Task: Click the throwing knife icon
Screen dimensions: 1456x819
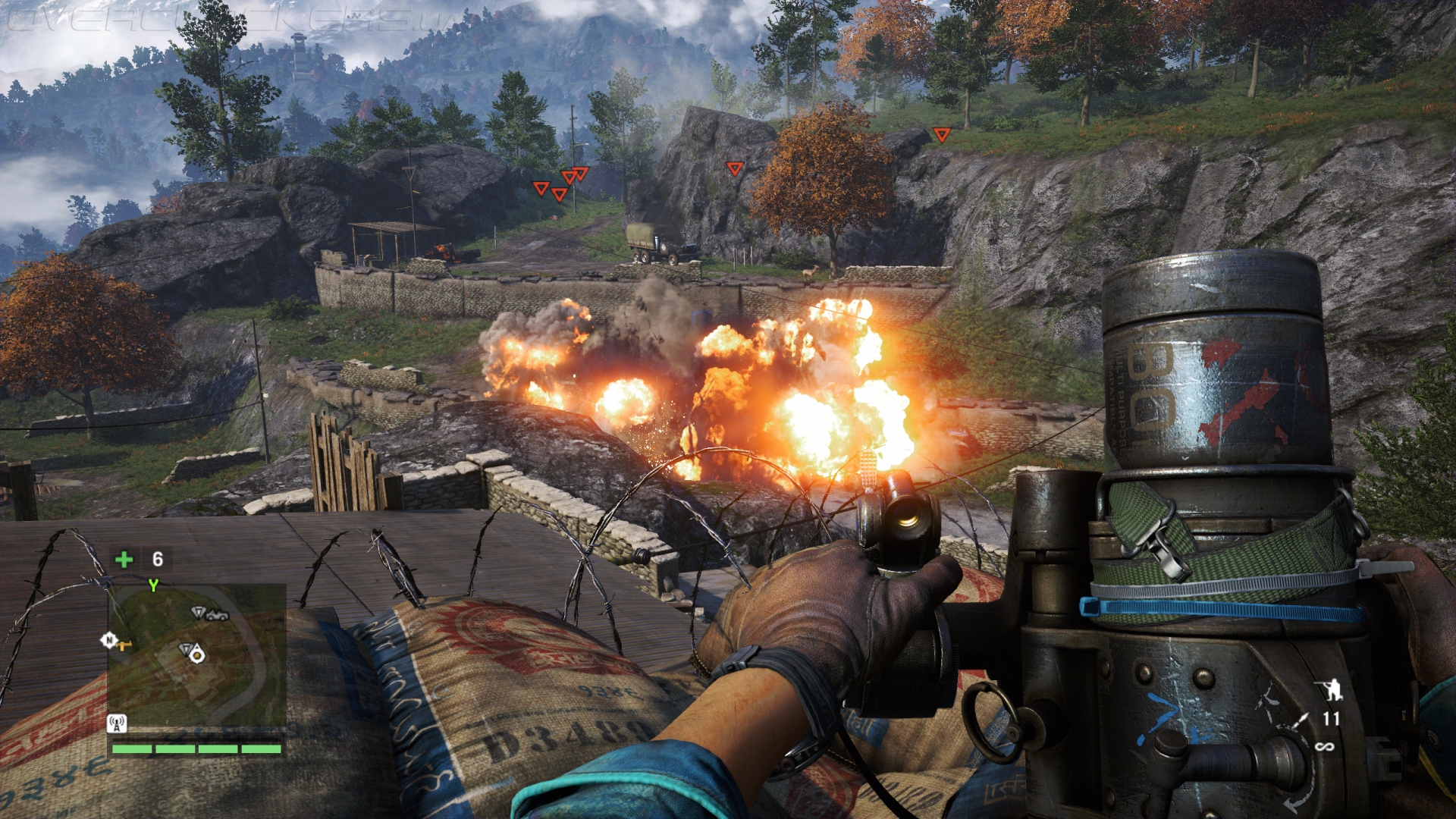Action: (1301, 720)
